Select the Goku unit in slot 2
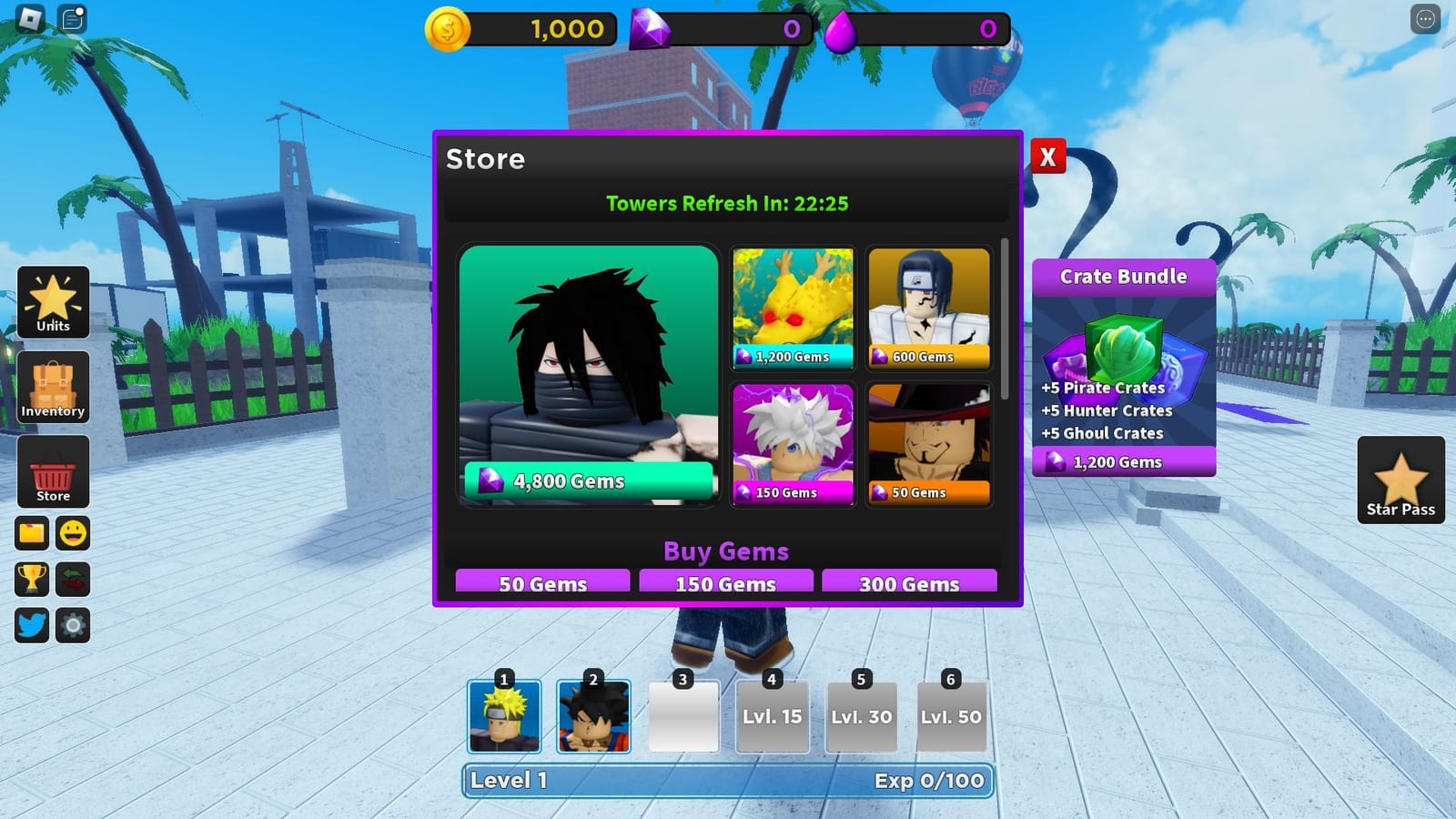This screenshot has height=819, width=1456. pyautogui.click(x=594, y=717)
